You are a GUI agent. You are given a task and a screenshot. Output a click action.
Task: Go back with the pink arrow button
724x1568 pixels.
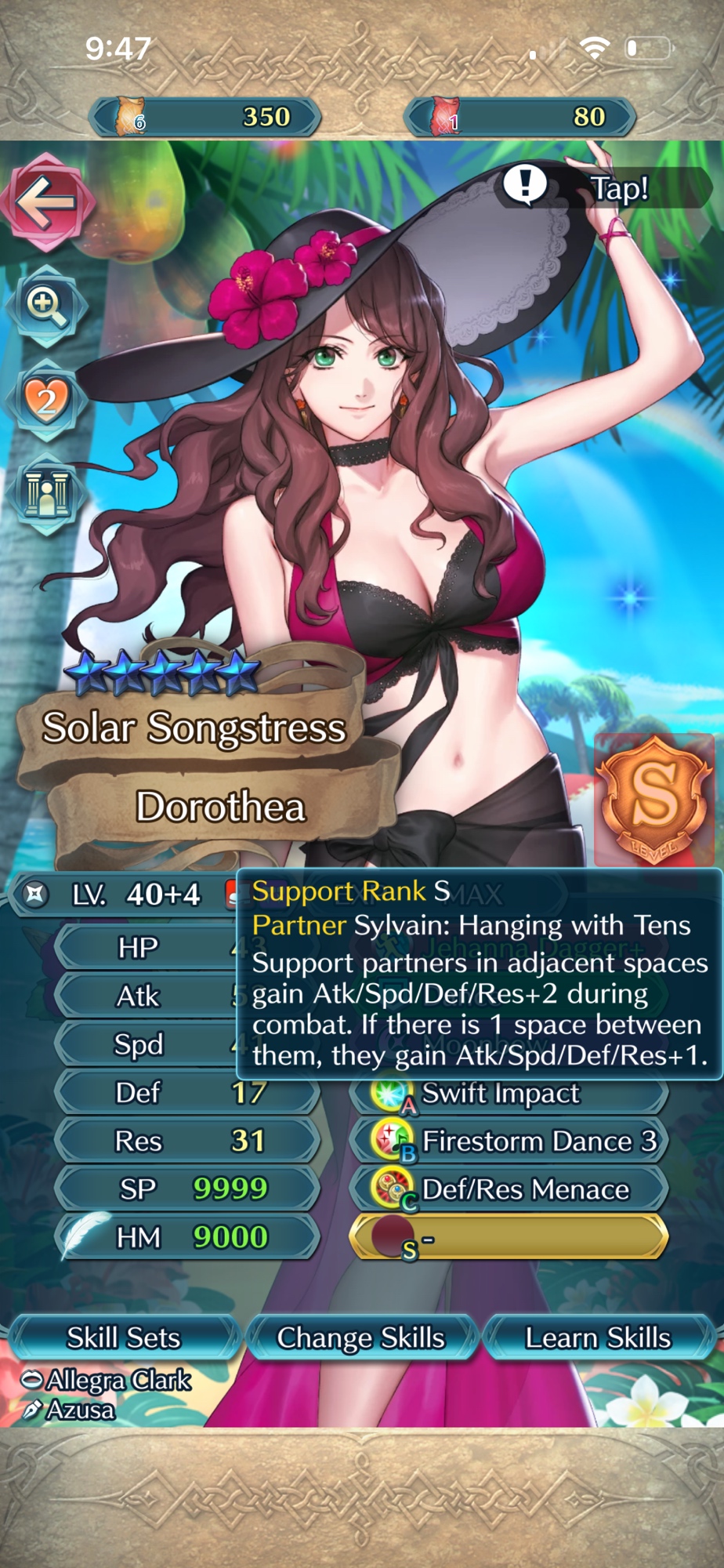click(48, 203)
